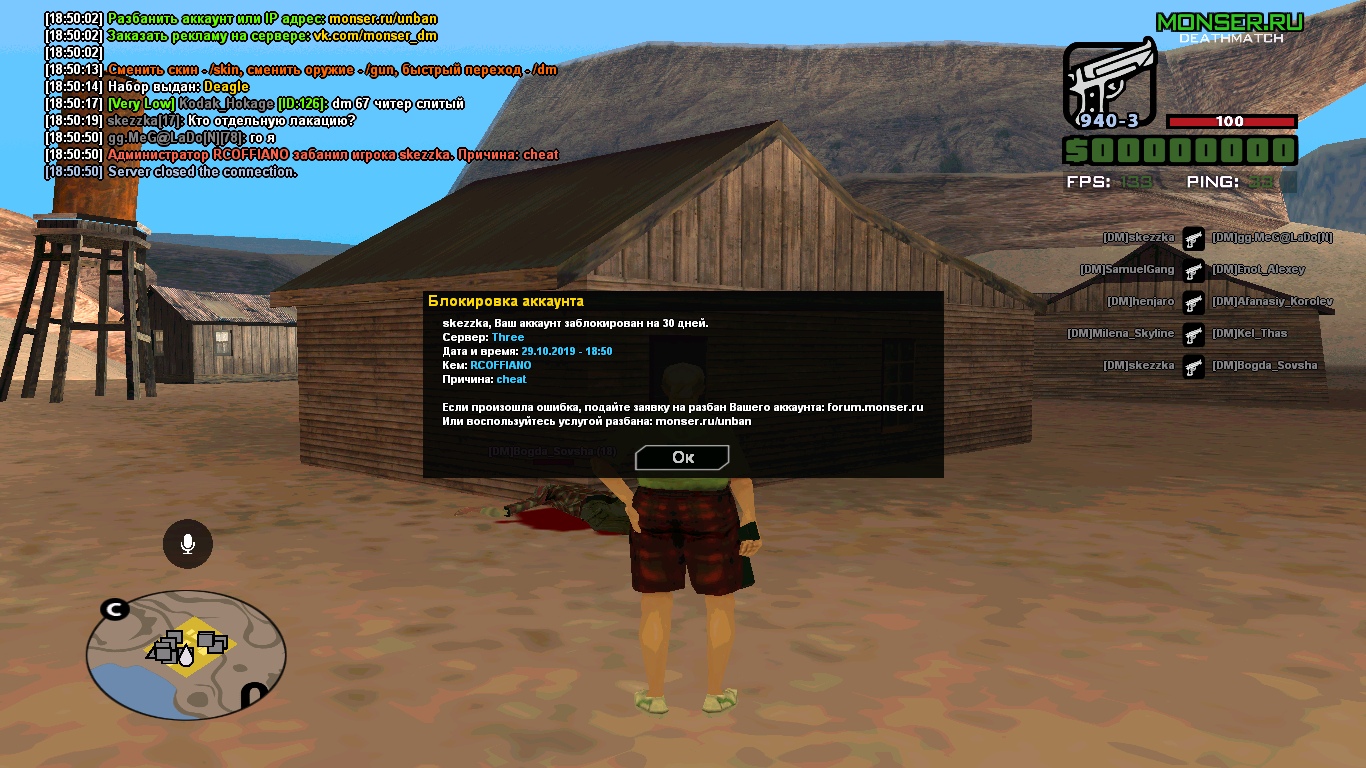Click the circular radar minimap

point(186,654)
